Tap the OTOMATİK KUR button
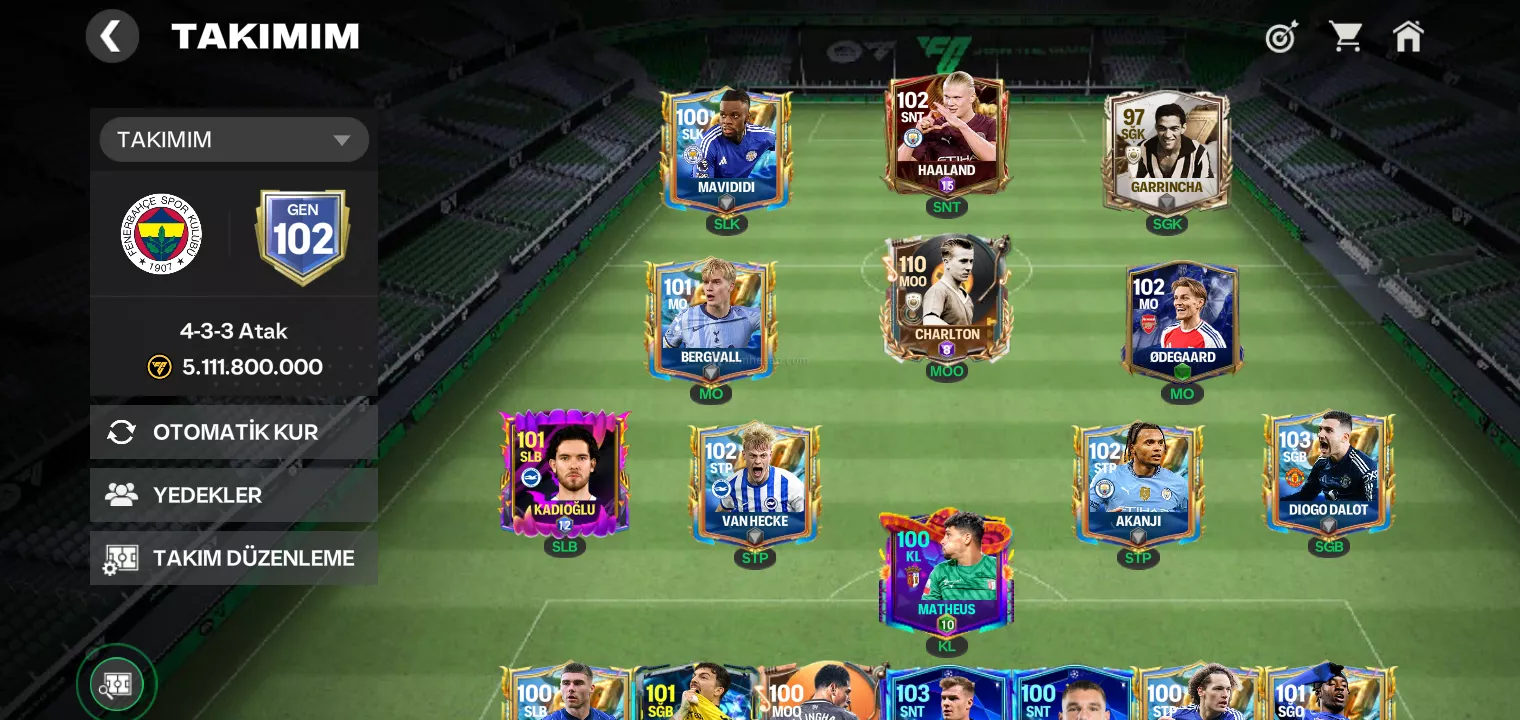The width and height of the screenshot is (1520, 720). click(234, 432)
